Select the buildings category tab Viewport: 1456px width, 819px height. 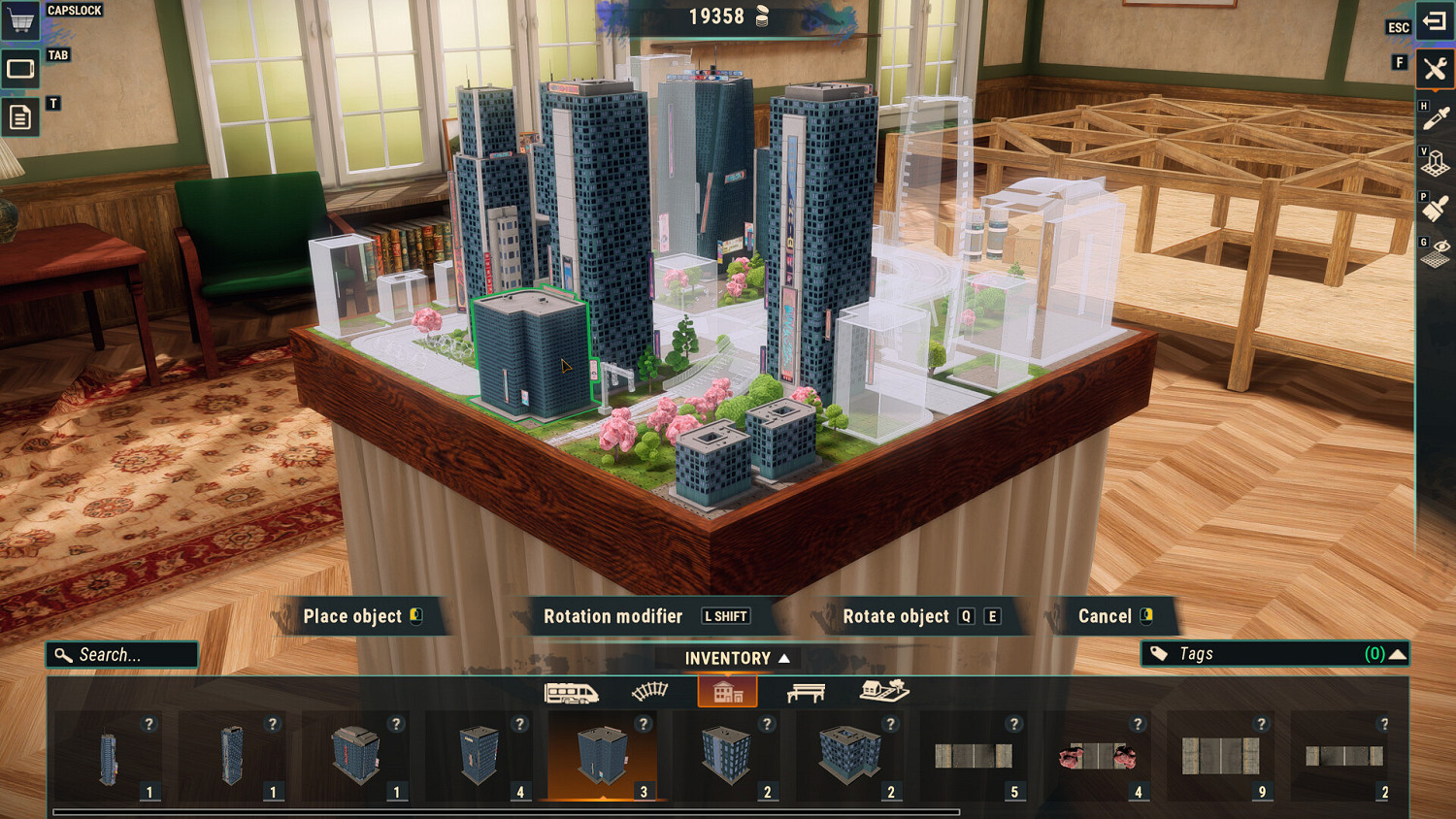coord(727,692)
